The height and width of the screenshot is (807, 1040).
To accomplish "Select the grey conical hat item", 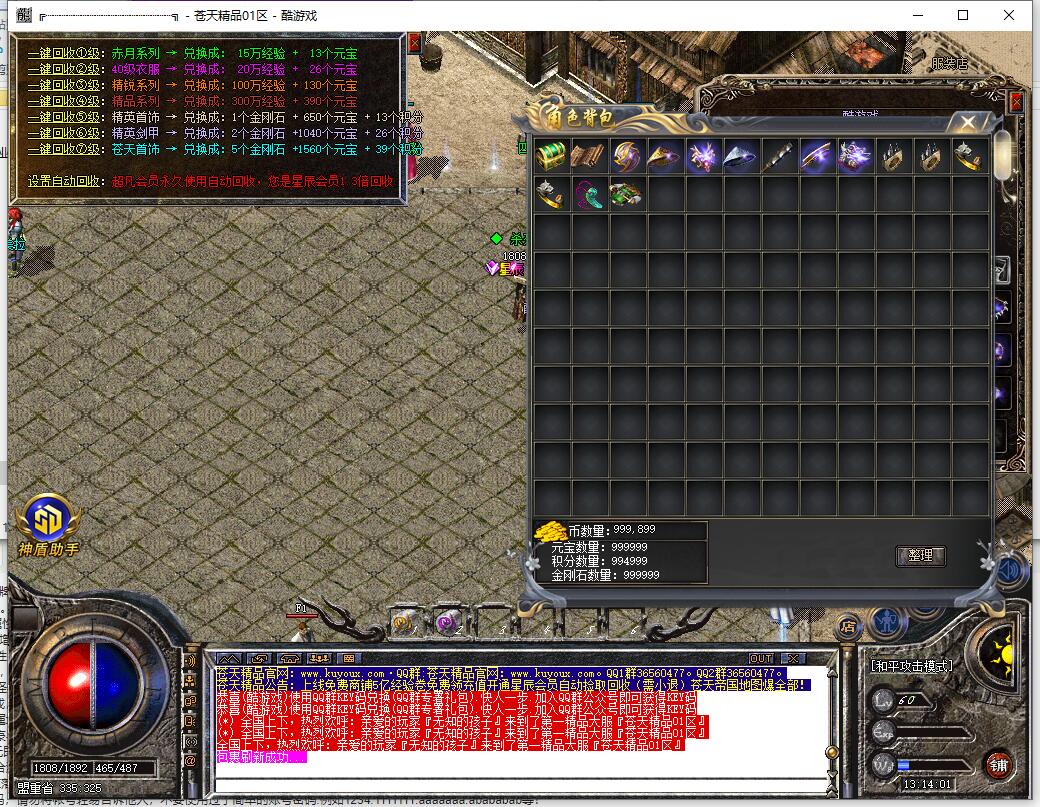I will (x=741, y=156).
